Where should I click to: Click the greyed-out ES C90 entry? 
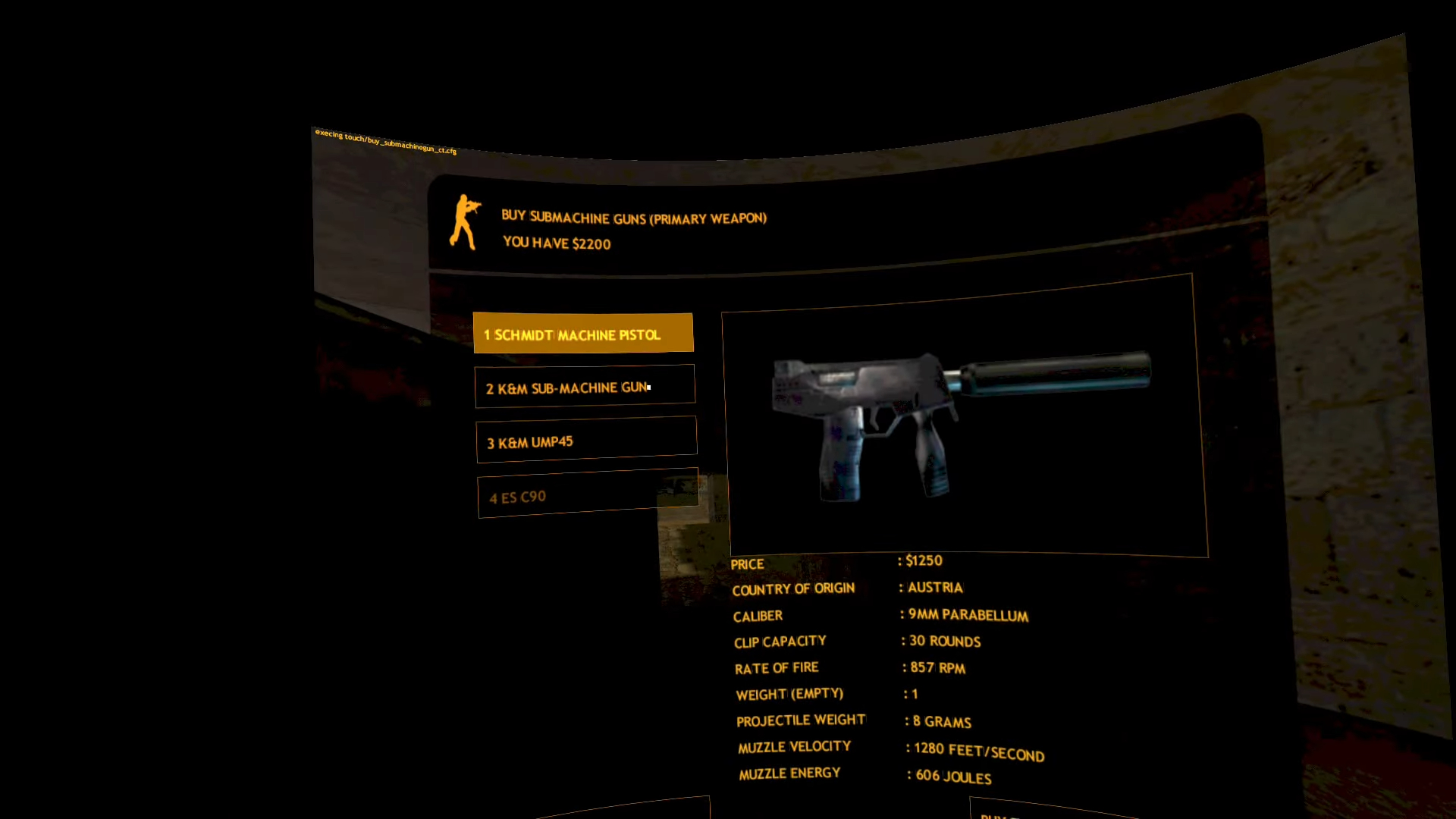[587, 494]
